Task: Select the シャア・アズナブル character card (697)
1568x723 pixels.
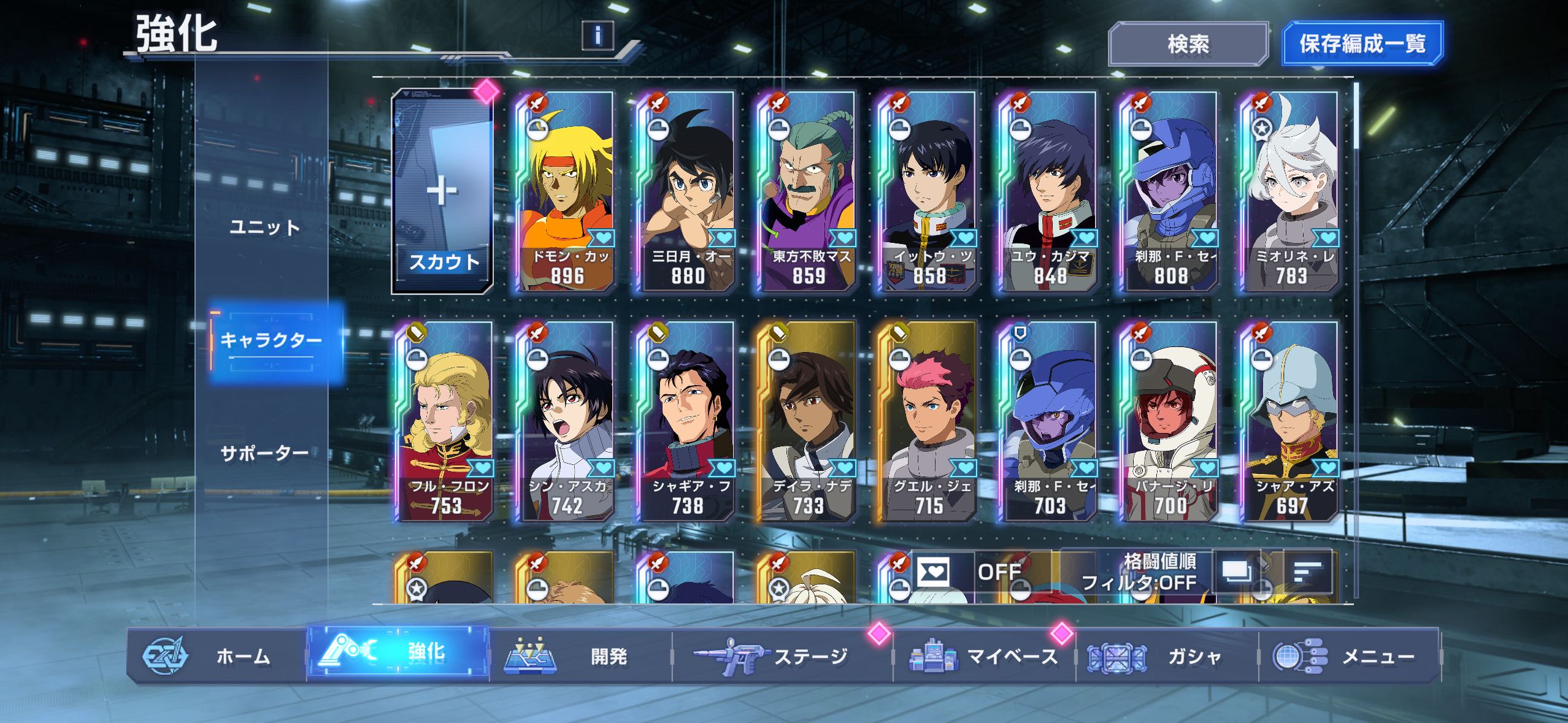Action: (1290, 422)
